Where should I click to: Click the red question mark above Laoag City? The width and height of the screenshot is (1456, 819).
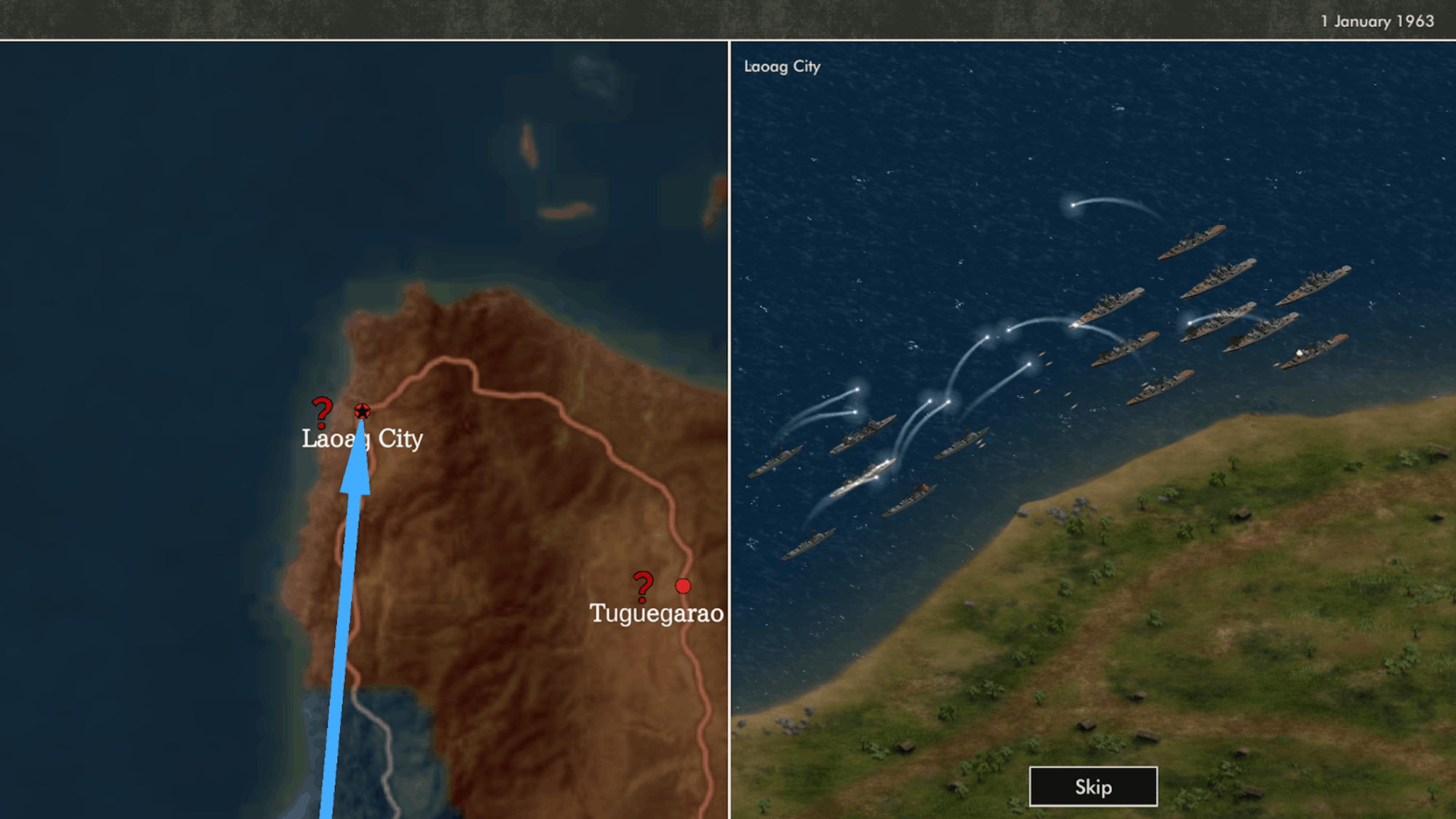tap(322, 412)
